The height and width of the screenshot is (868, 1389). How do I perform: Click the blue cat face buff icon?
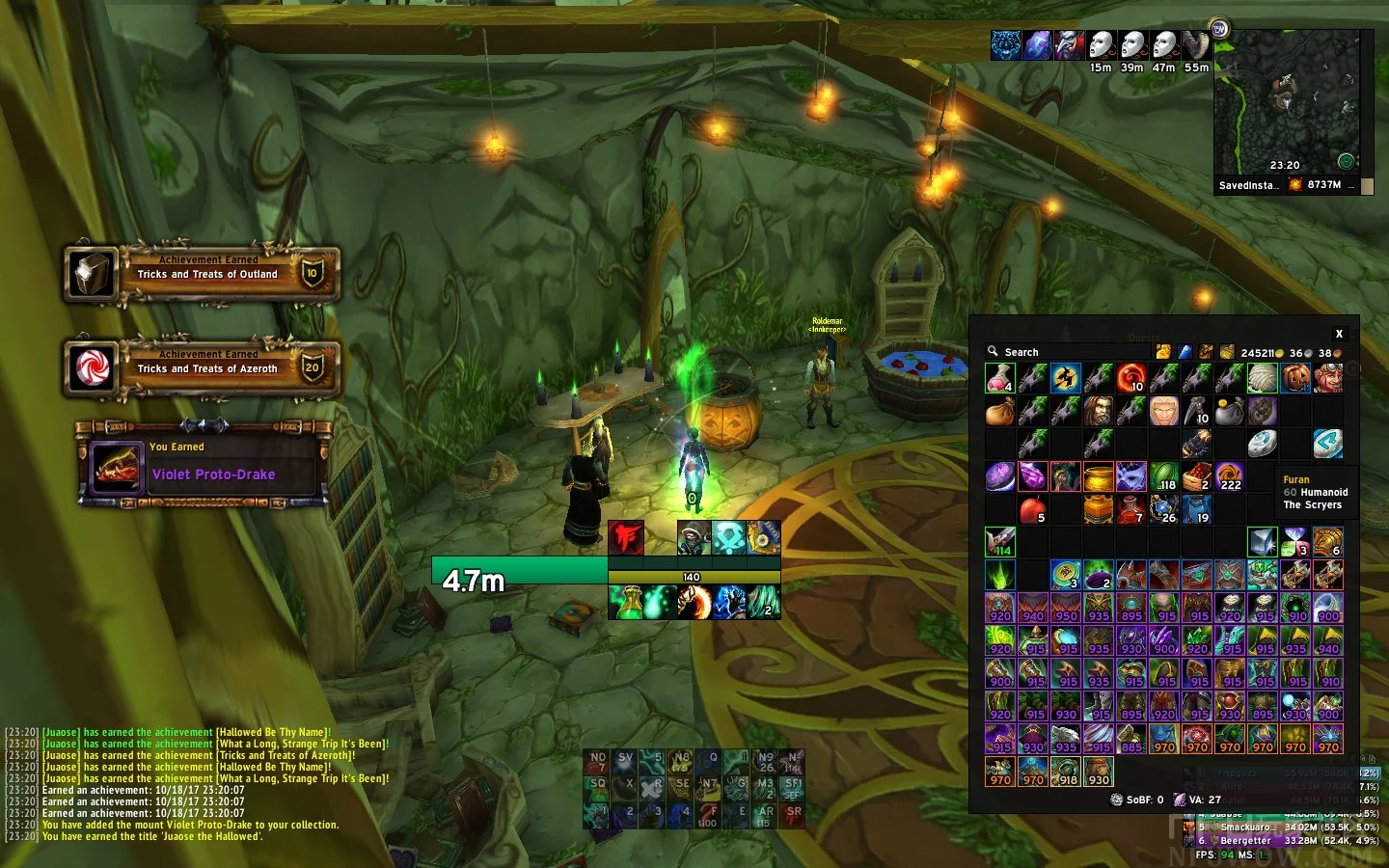tap(1006, 45)
